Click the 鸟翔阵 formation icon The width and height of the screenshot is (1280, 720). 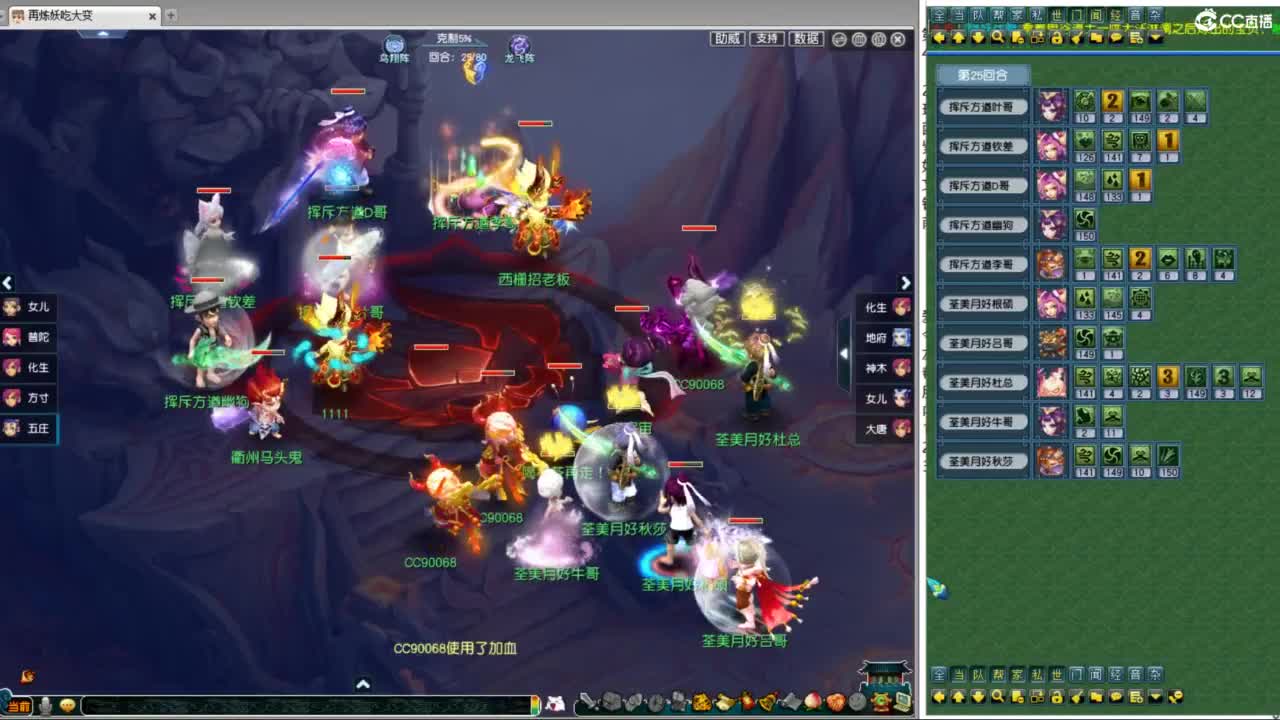pyautogui.click(x=394, y=44)
